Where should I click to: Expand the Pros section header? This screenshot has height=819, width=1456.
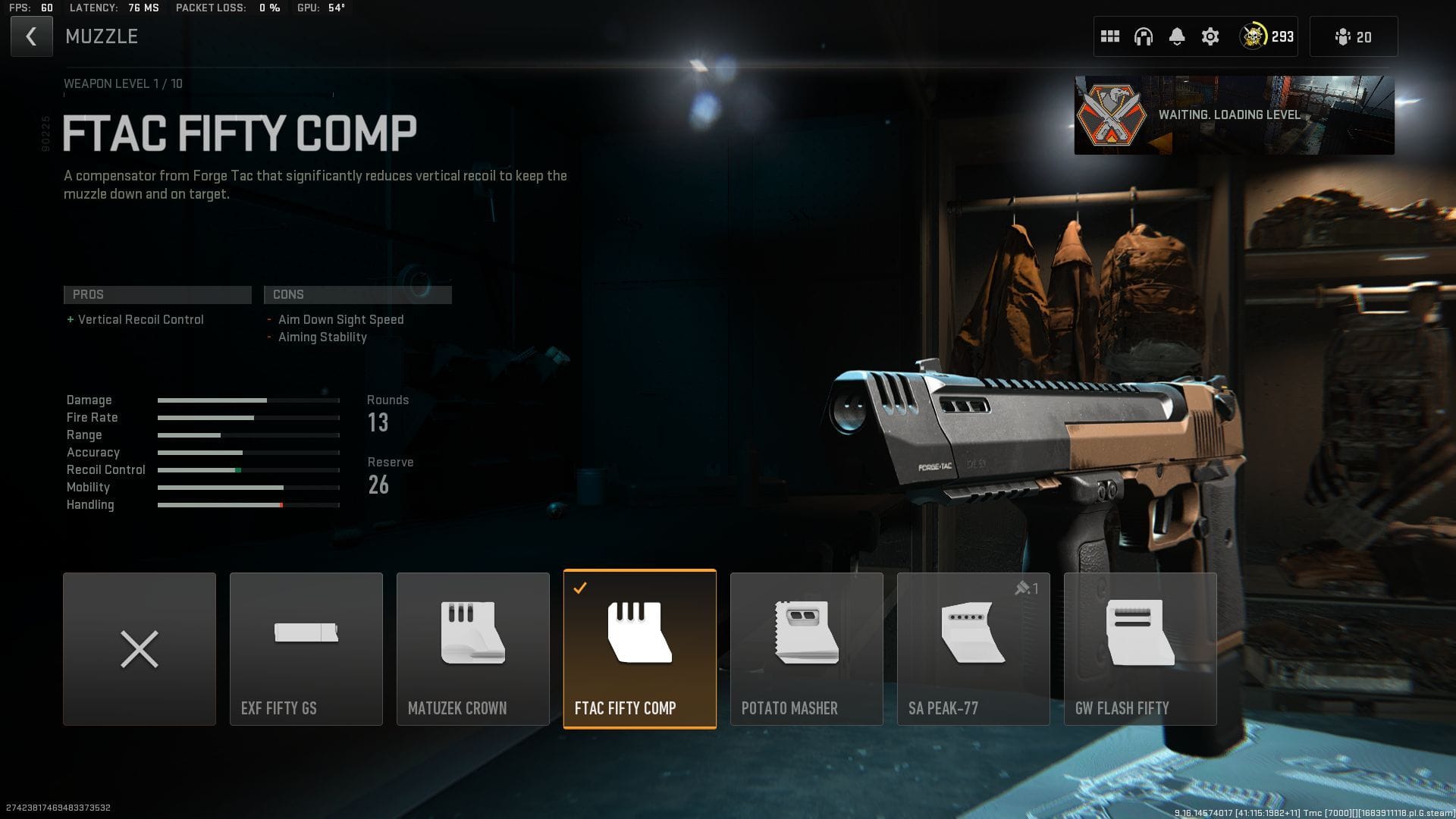(157, 294)
